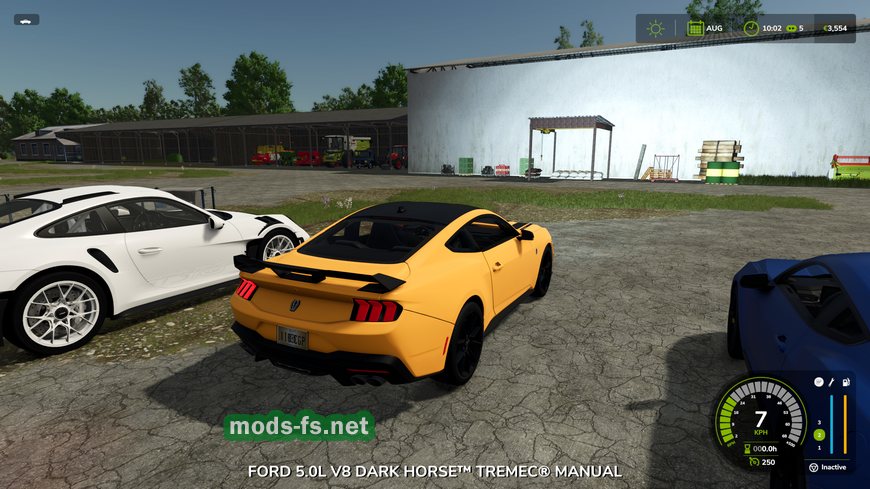Toggle the Inactive steering wheel AI helper
The image size is (870, 489).
pyautogui.click(x=815, y=466)
